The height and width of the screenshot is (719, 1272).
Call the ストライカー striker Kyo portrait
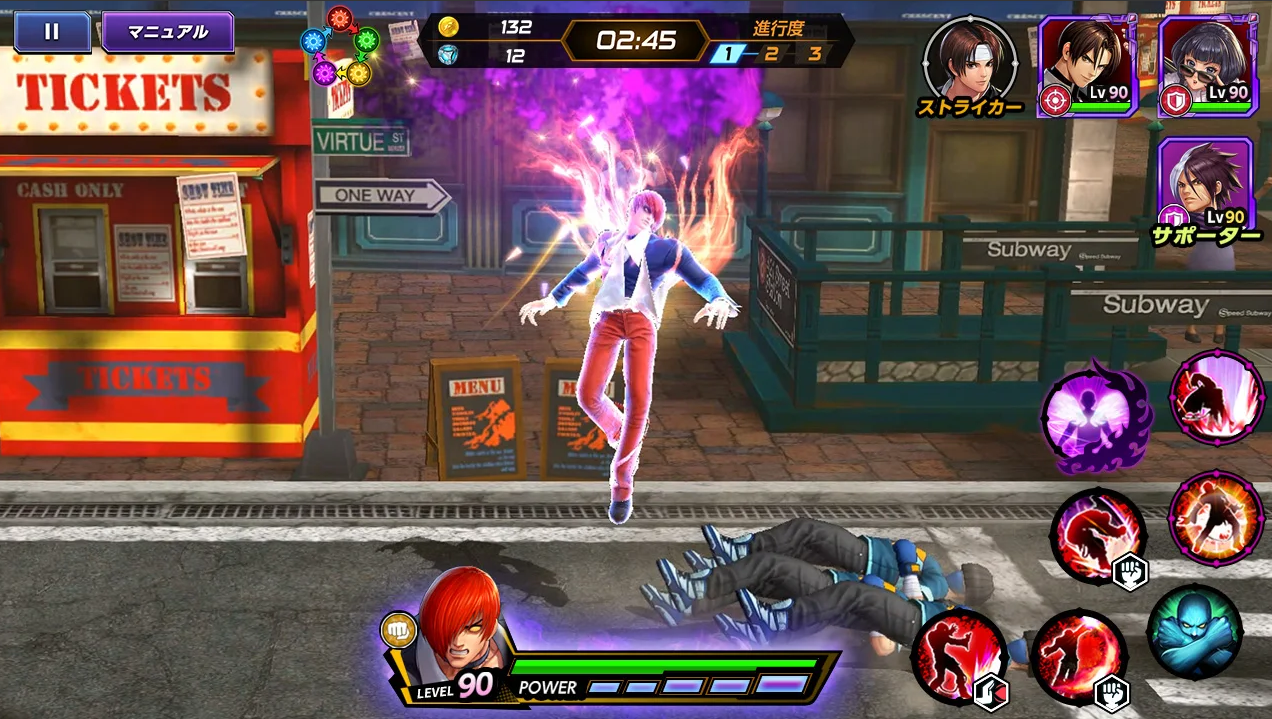point(969,61)
